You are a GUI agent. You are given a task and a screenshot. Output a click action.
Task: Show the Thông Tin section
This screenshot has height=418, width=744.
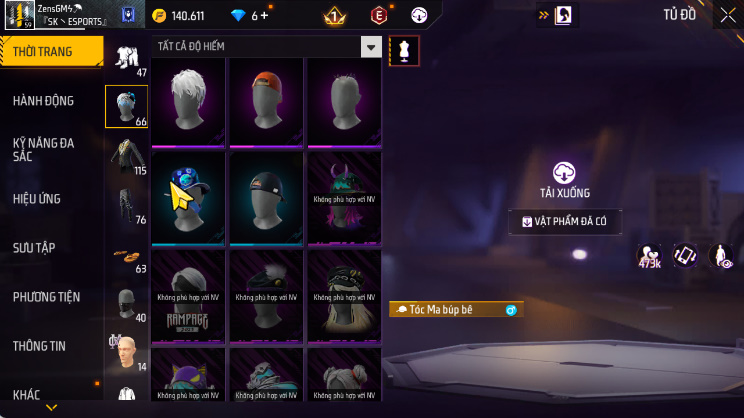coord(40,346)
